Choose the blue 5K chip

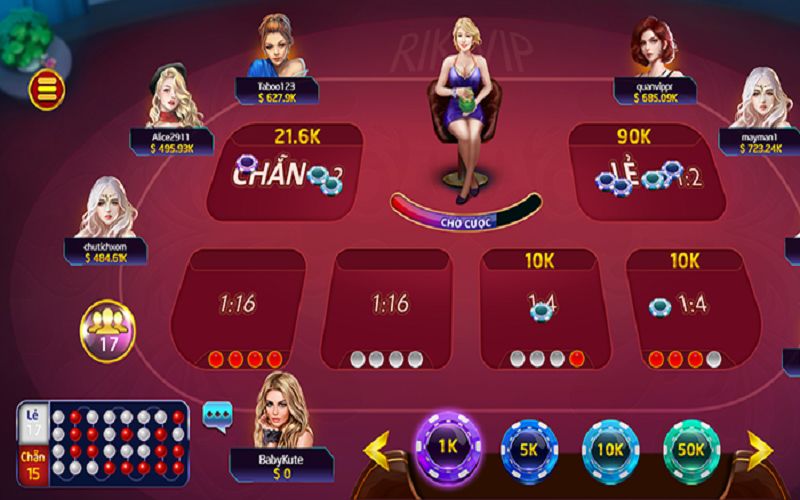click(x=528, y=448)
